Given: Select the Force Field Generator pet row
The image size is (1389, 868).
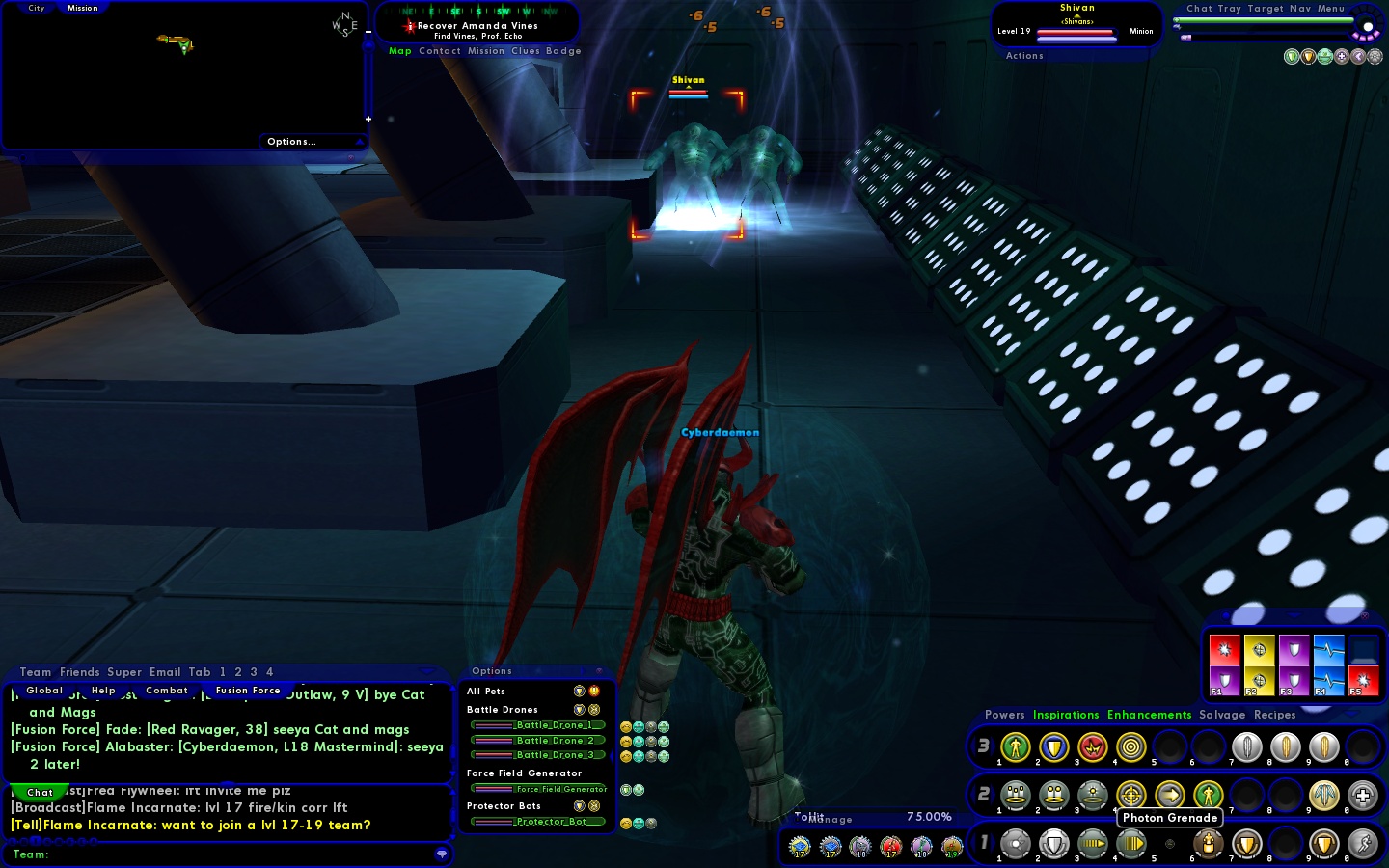Looking at the screenshot, I should click(x=539, y=789).
